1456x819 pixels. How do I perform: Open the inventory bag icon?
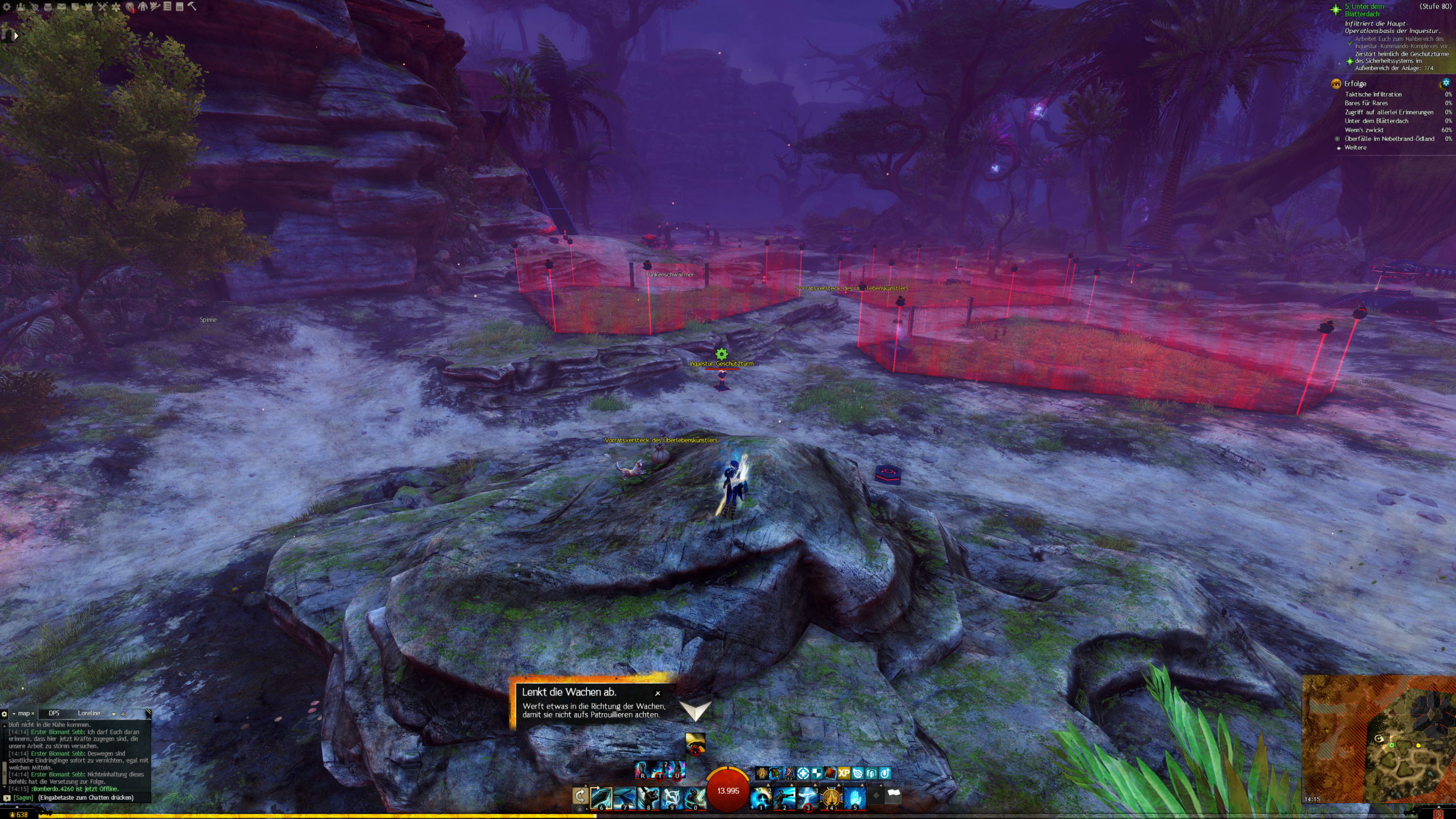48,7
